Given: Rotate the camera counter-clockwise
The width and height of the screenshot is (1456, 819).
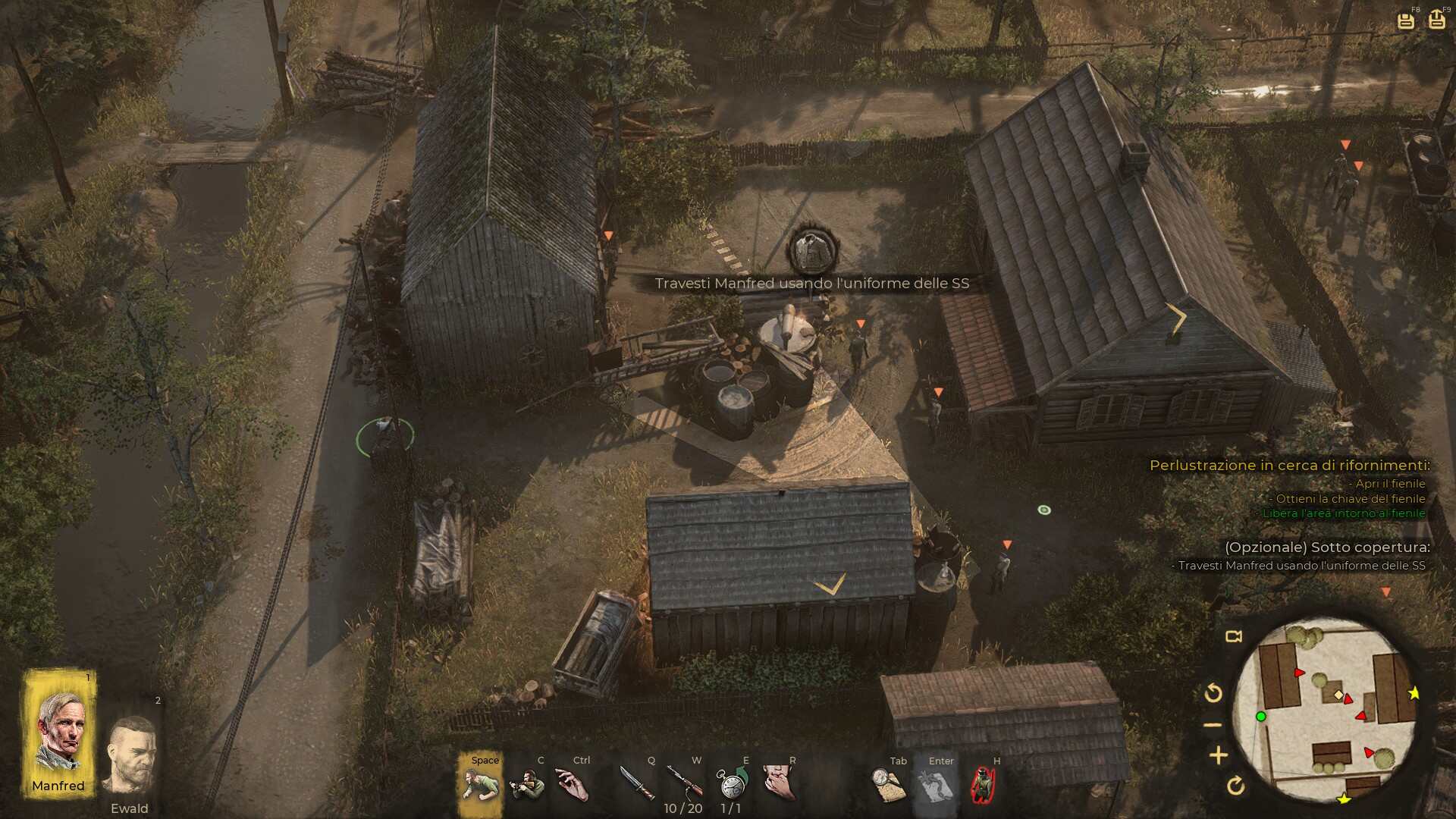Looking at the screenshot, I should coord(1213,692).
